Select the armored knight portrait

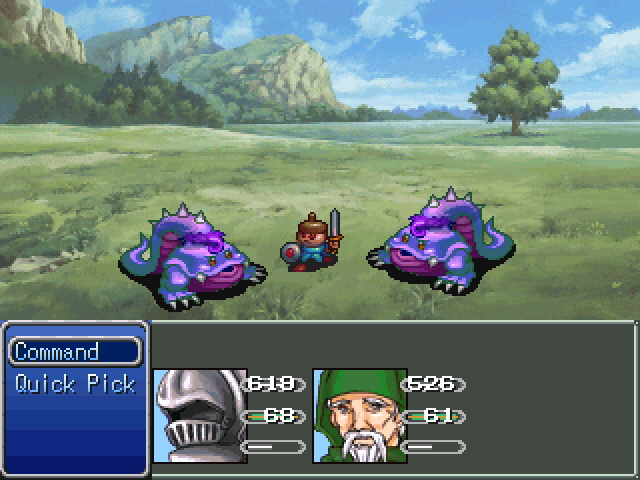pos(200,415)
